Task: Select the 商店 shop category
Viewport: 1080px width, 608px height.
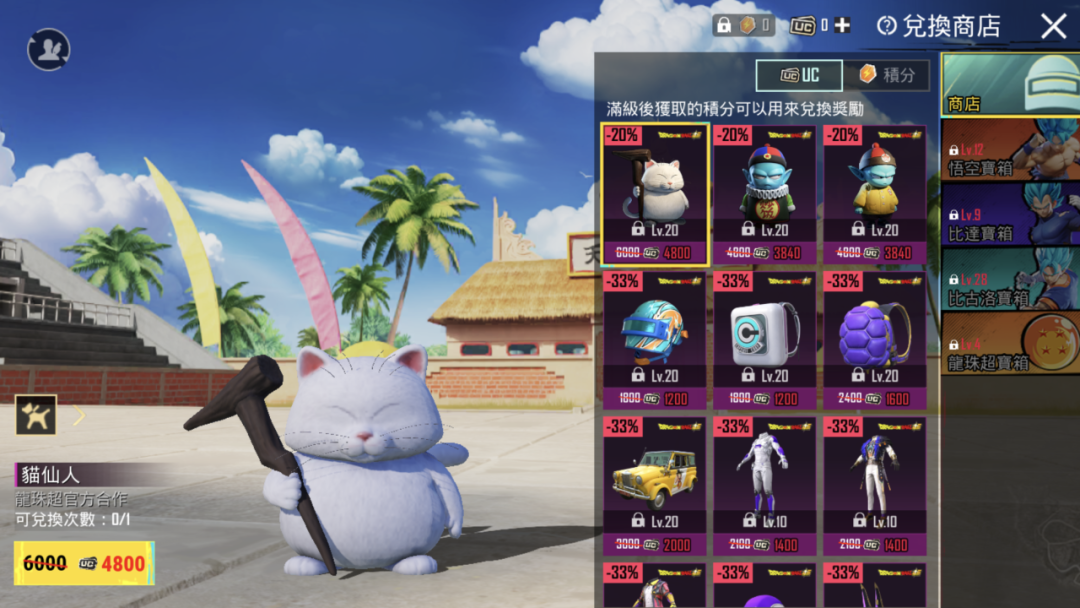Action: (1010, 84)
